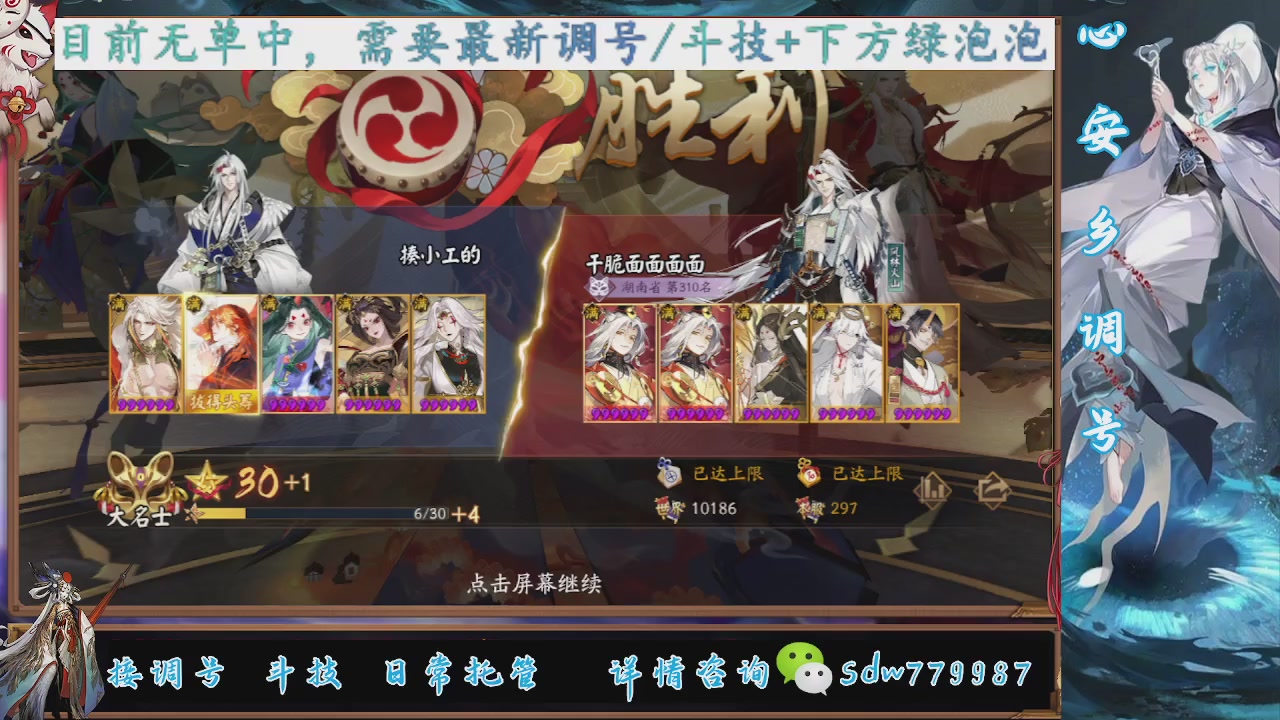Image resolution: width=1280 pixels, height=720 pixels.
Task: Toggle the first 已达上限 reward limit badge
Action: (x=710, y=475)
